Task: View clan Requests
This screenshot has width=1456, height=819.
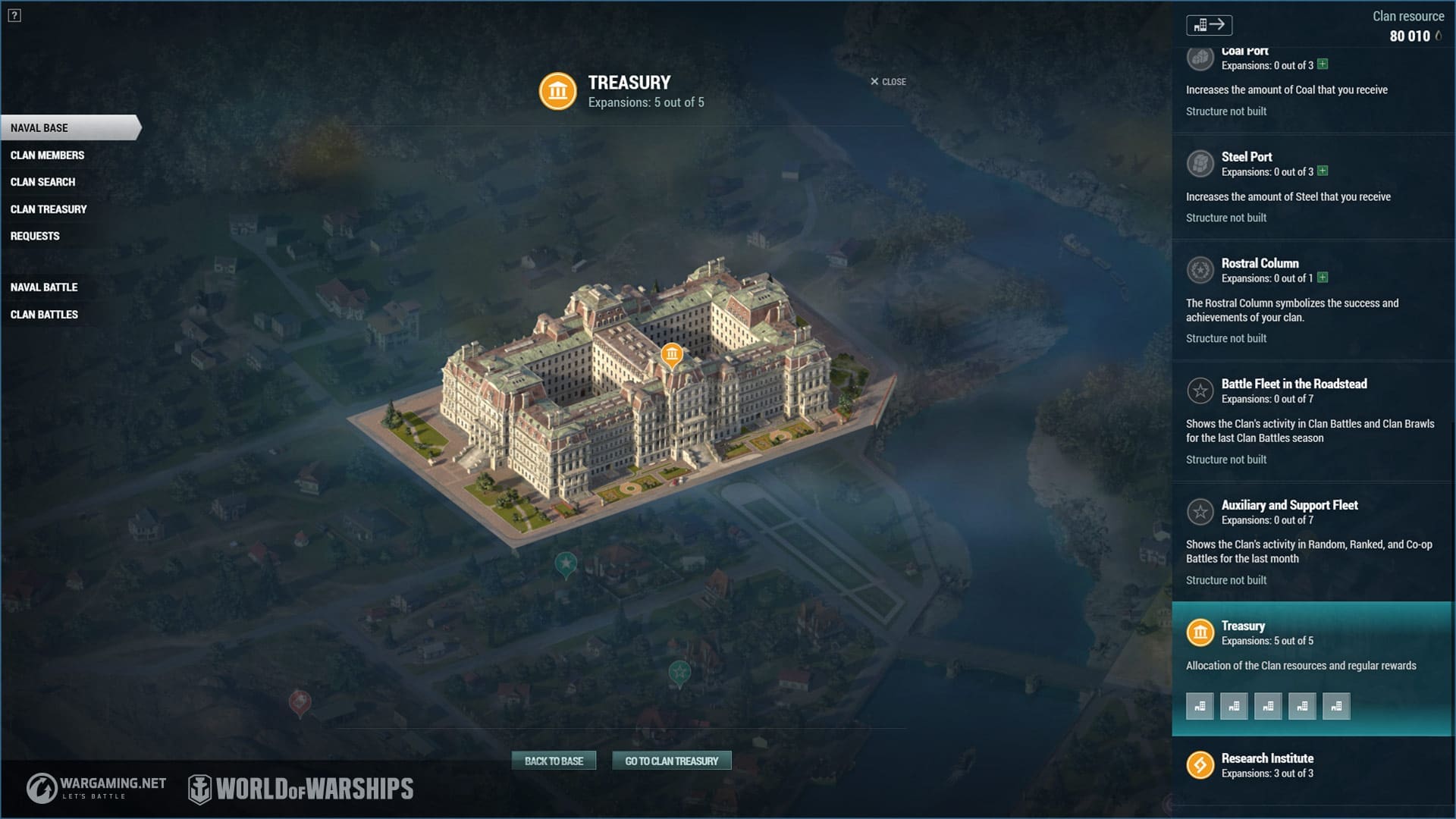Action: [35, 236]
